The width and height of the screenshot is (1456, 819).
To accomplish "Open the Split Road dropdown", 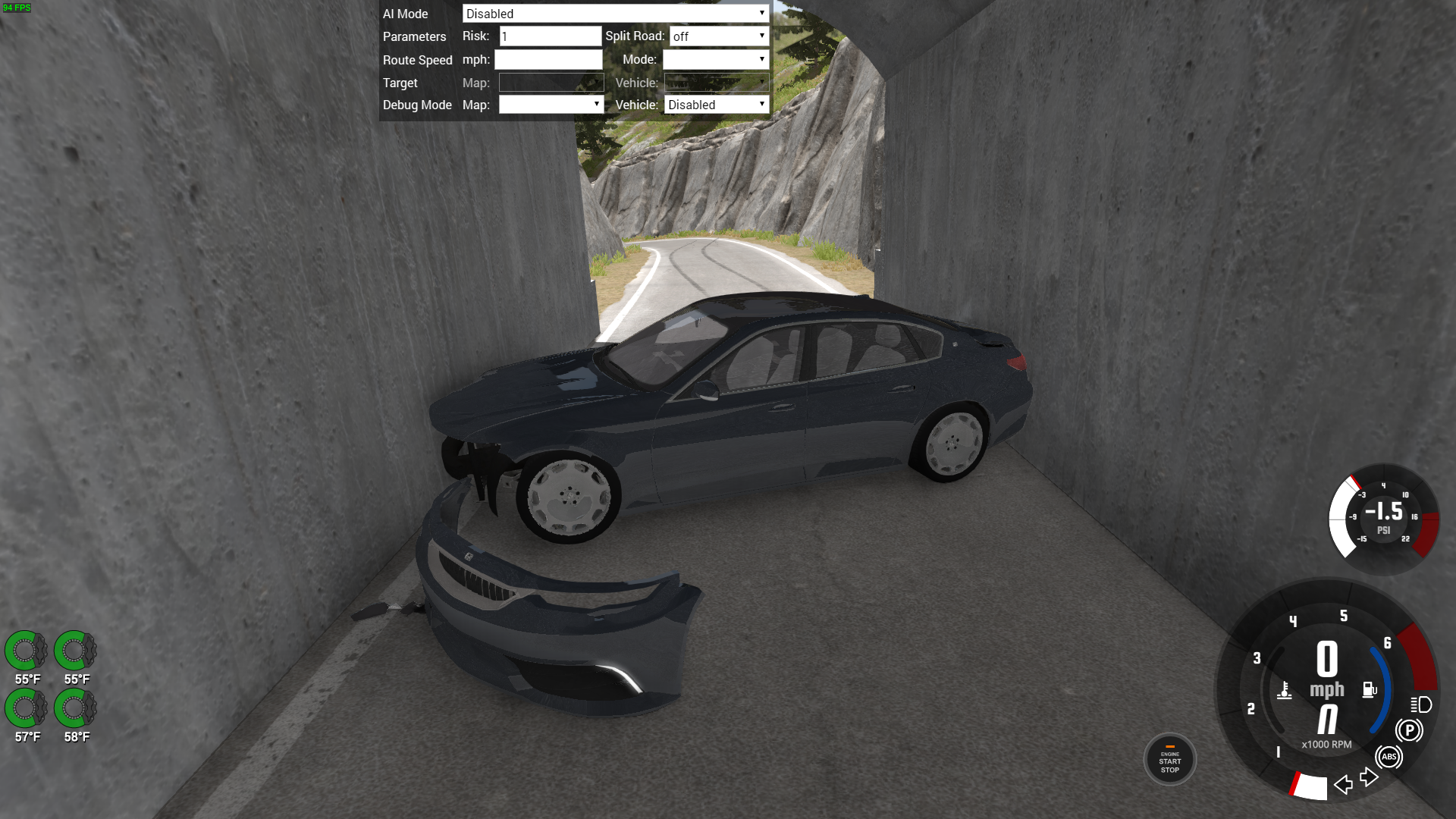I will click(718, 36).
